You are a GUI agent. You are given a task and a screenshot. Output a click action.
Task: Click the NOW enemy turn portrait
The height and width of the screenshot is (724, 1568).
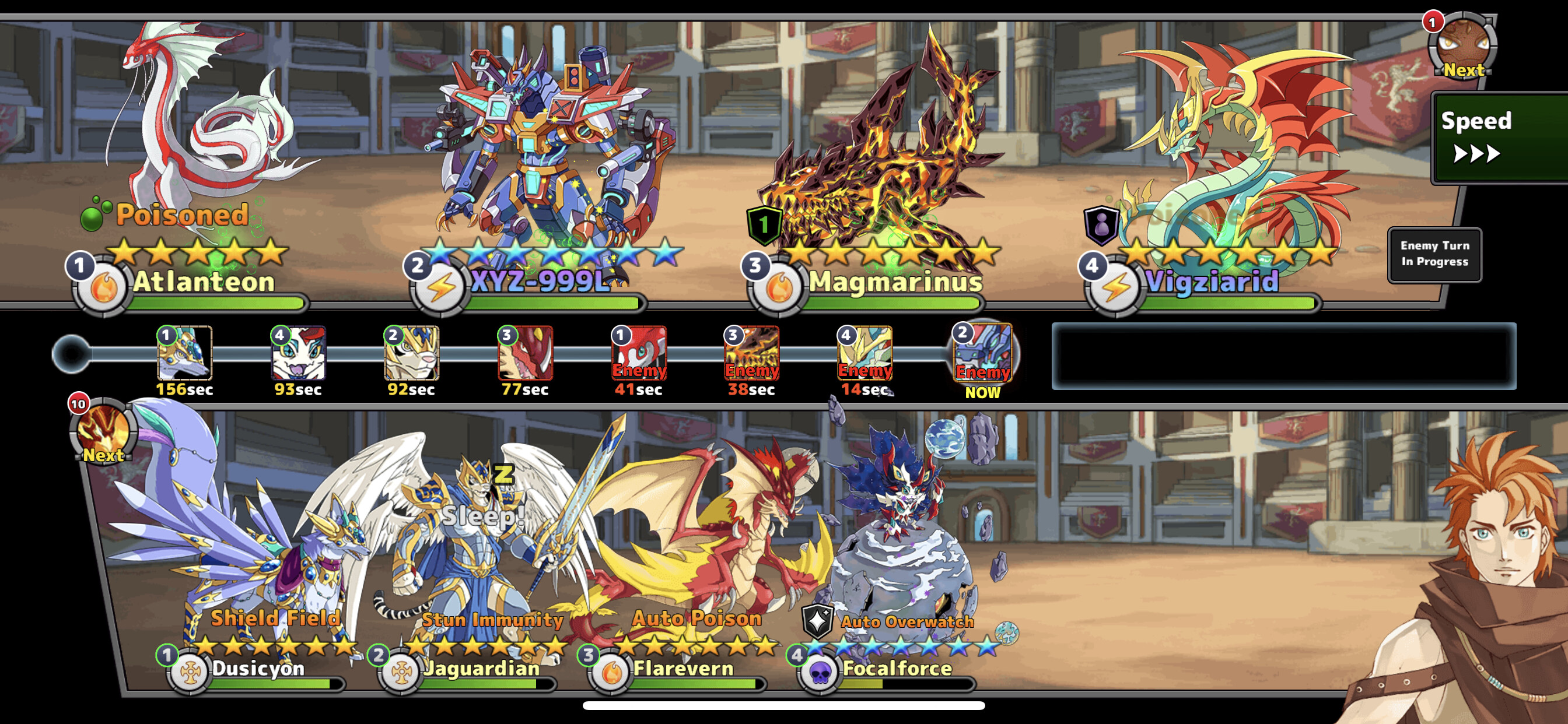tap(982, 353)
